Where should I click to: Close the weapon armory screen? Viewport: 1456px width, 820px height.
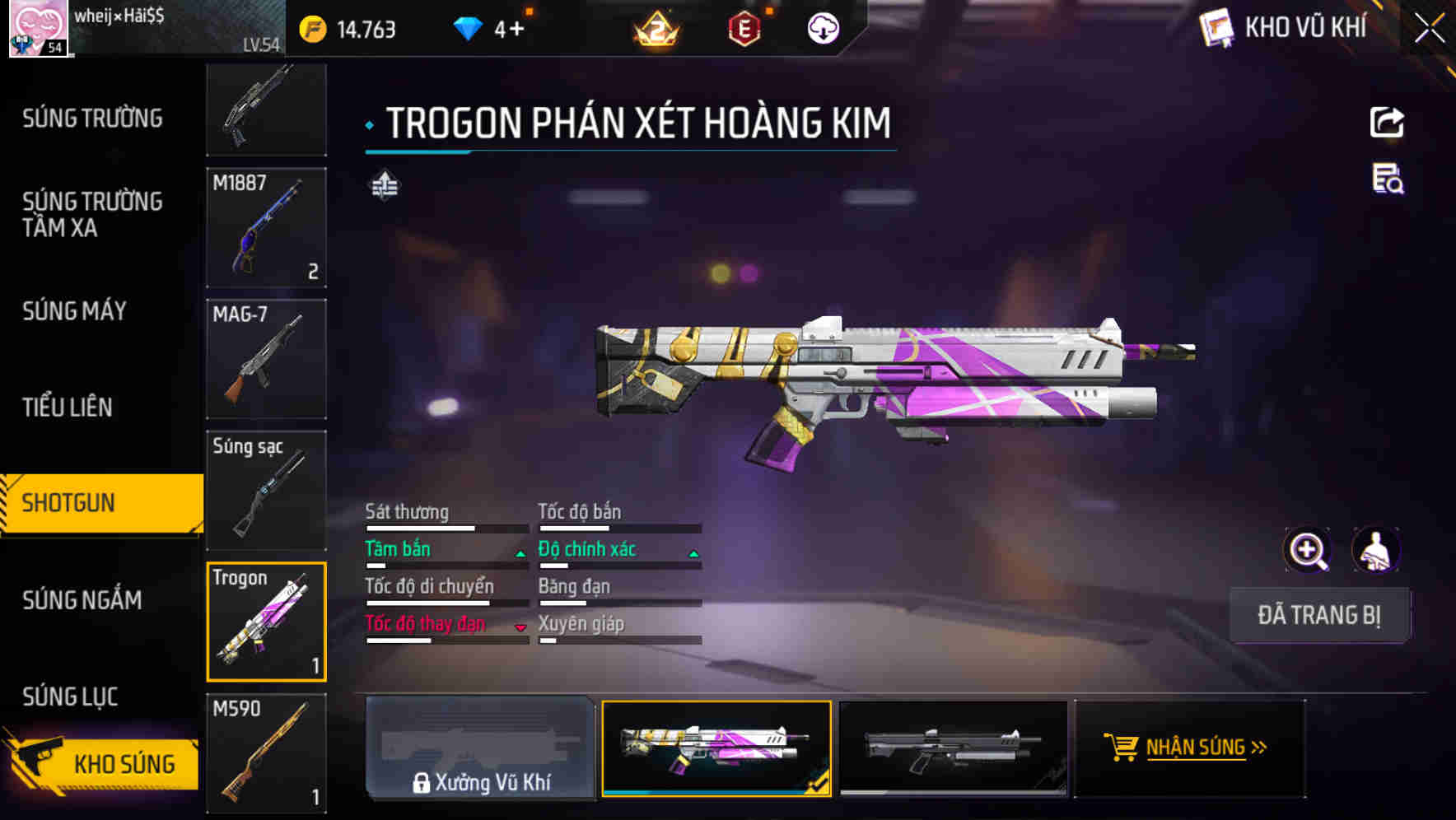1430,28
